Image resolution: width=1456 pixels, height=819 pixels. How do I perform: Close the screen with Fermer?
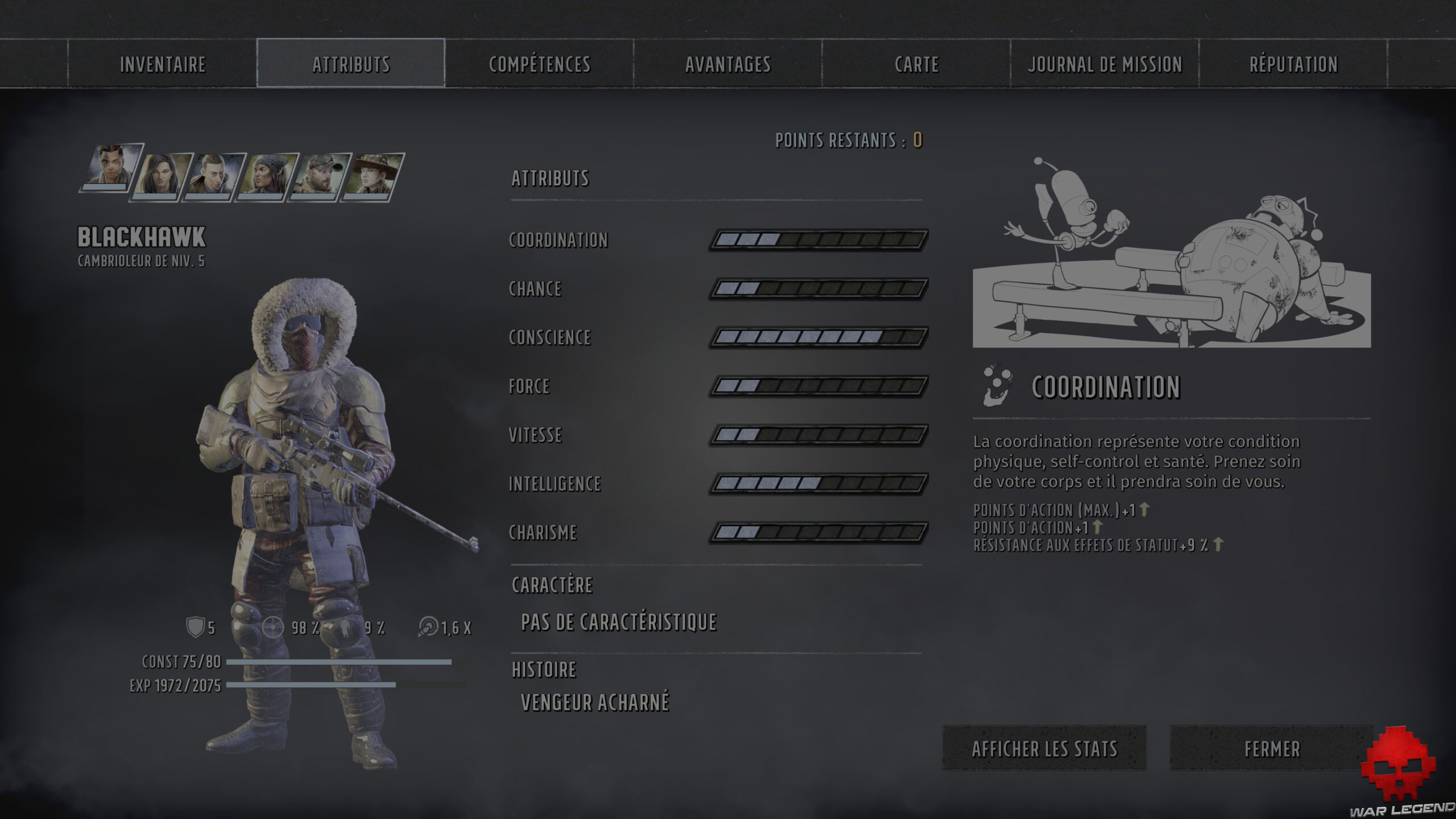(x=1272, y=748)
